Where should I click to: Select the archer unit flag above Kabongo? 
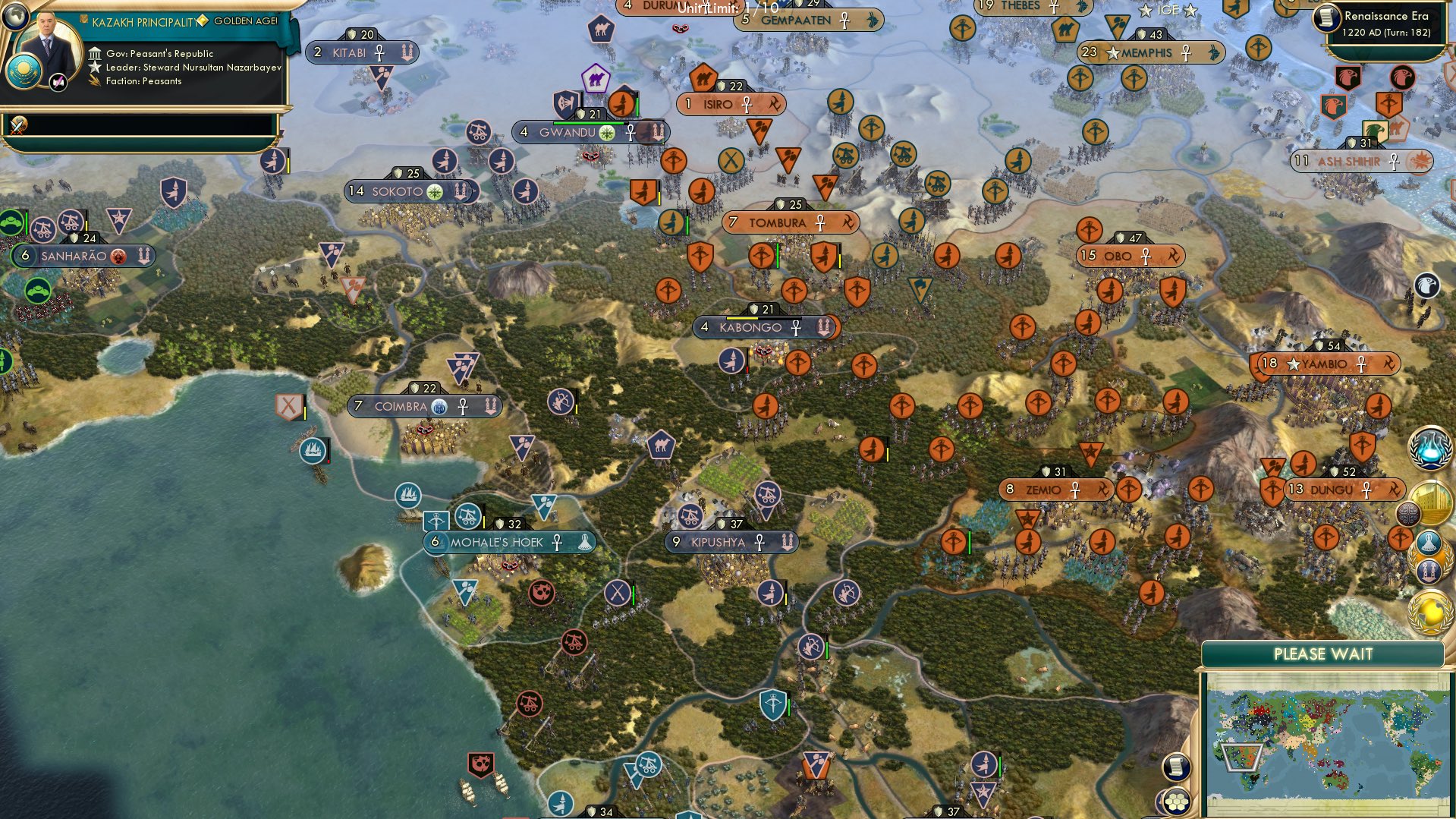[x=730, y=361]
